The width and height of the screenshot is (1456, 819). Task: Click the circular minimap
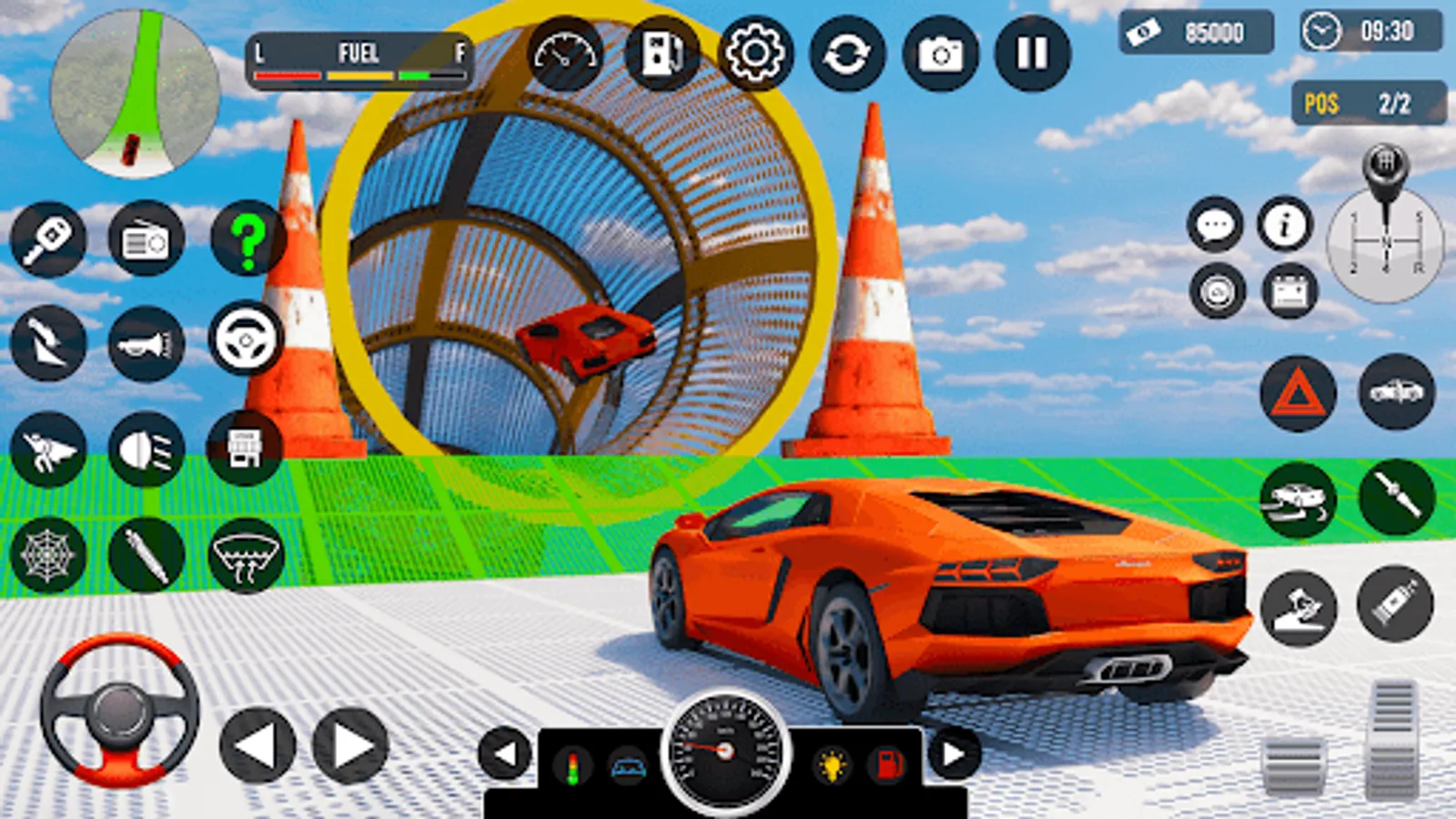point(135,94)
